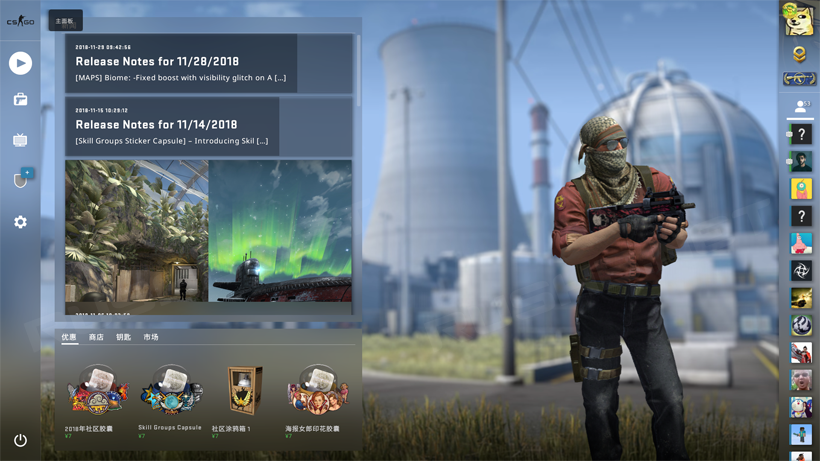820x461 pixels.
Task: Click the power quit button
Action: 20,440
